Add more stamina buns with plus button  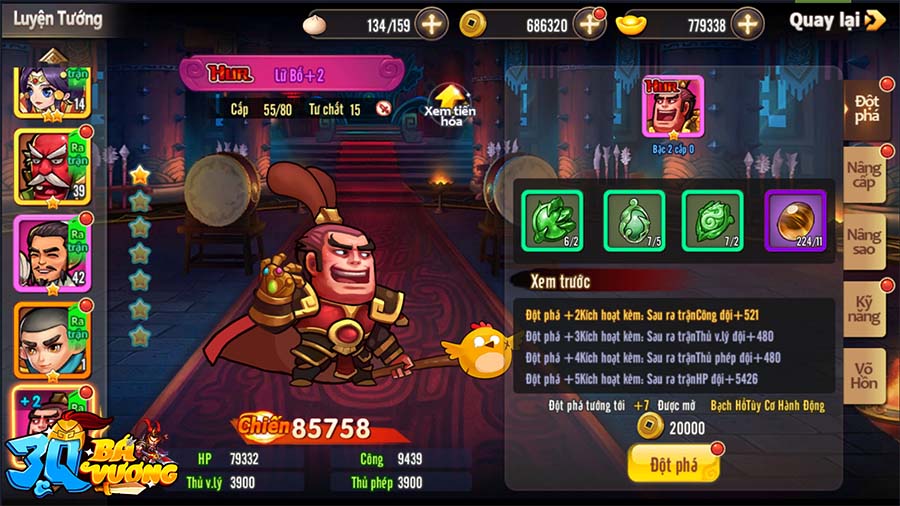click(431, 24)
